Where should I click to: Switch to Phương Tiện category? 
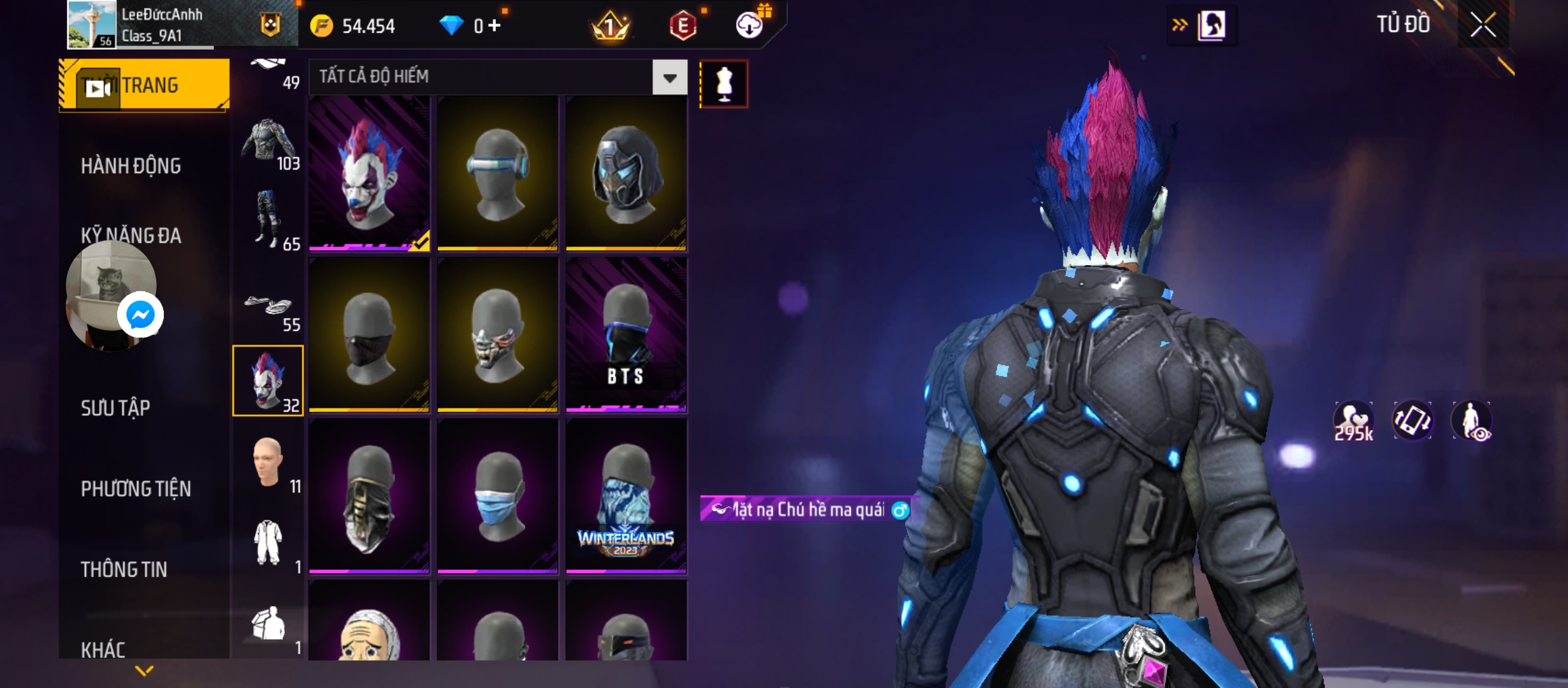[136, 489]
